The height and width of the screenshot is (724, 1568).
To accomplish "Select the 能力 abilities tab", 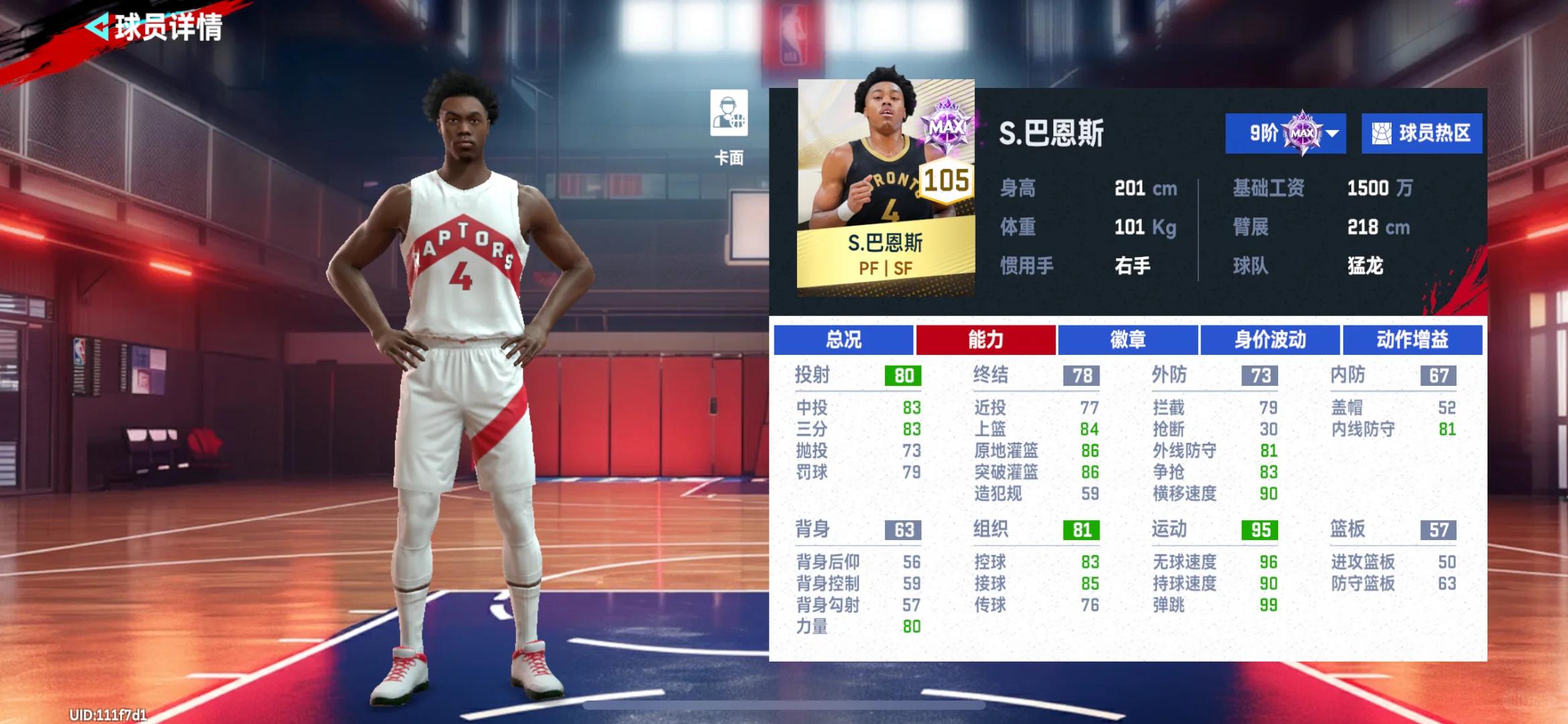I will tap(985, 340).
